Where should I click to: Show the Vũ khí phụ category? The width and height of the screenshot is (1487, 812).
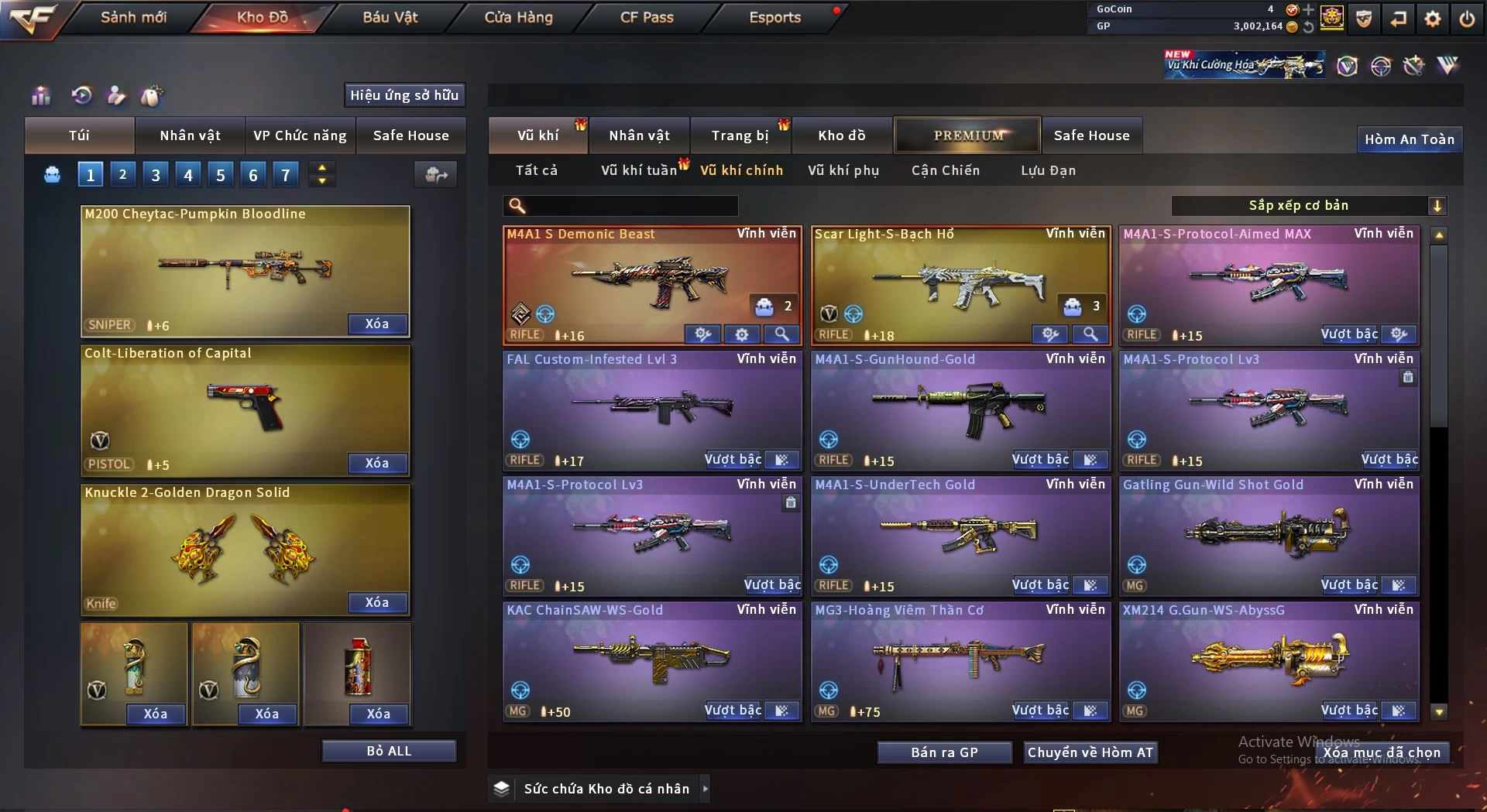coord(843,170)
